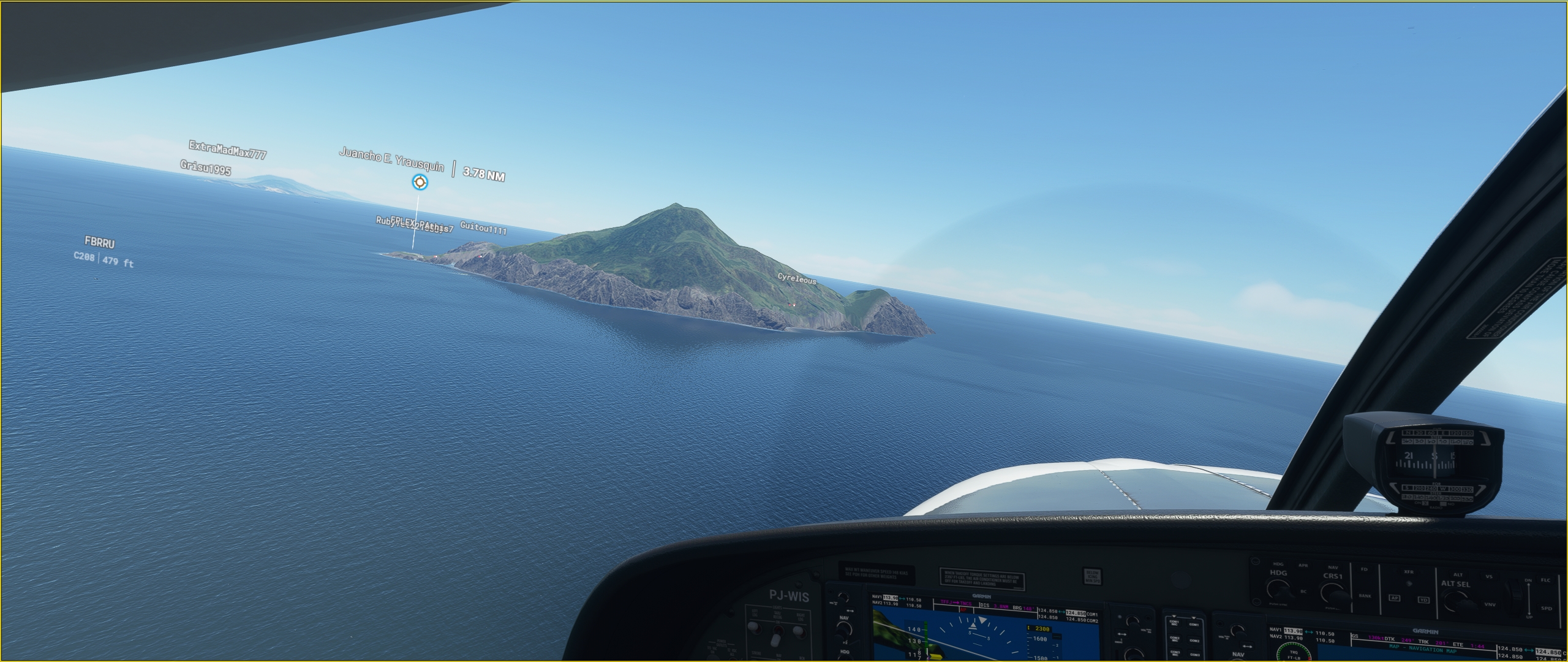
Task: Click the Juancho E. Yrausquin airport marker
Action: 420,181
